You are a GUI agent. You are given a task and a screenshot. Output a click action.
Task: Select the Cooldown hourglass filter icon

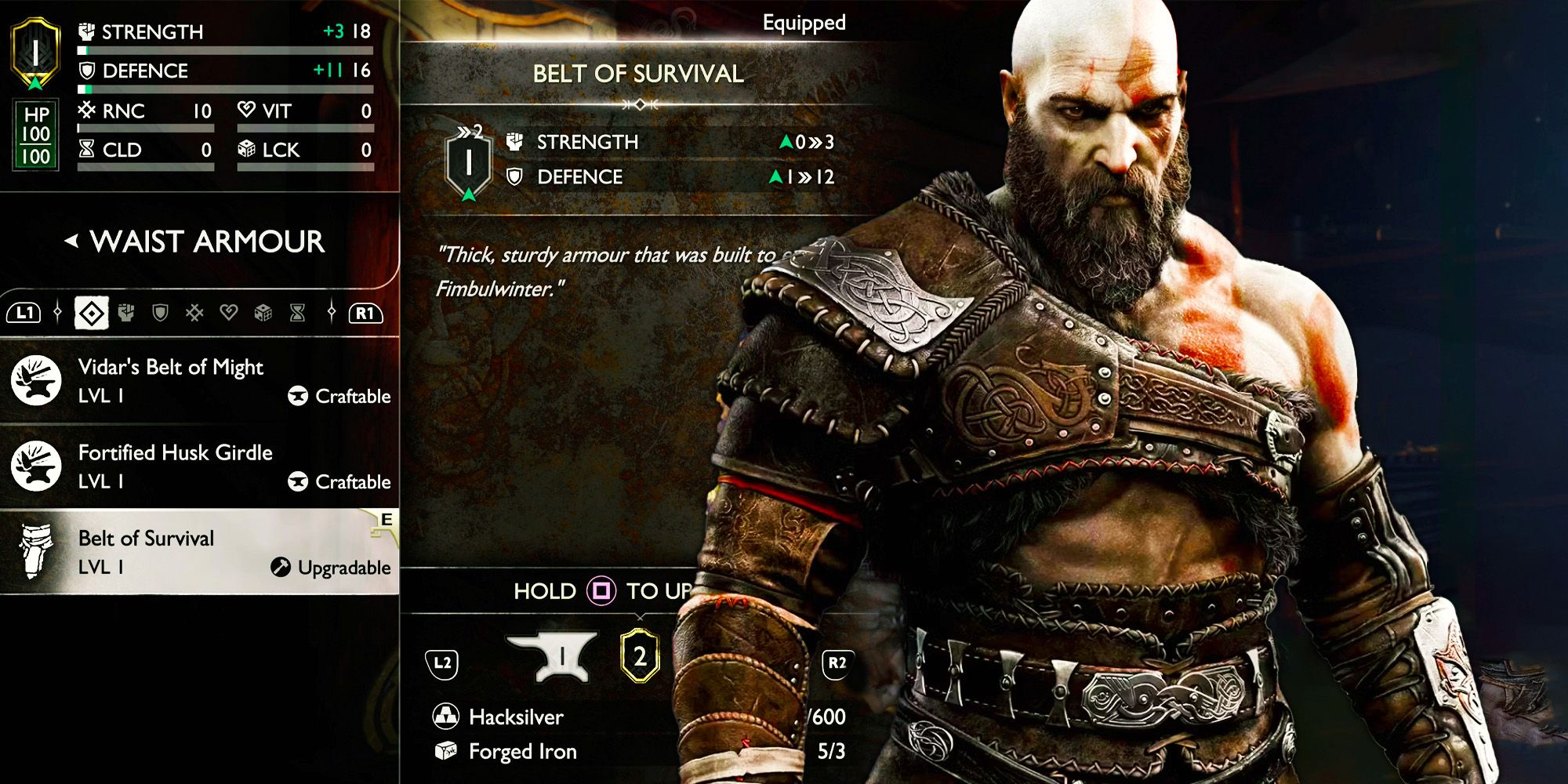point(296,314)
